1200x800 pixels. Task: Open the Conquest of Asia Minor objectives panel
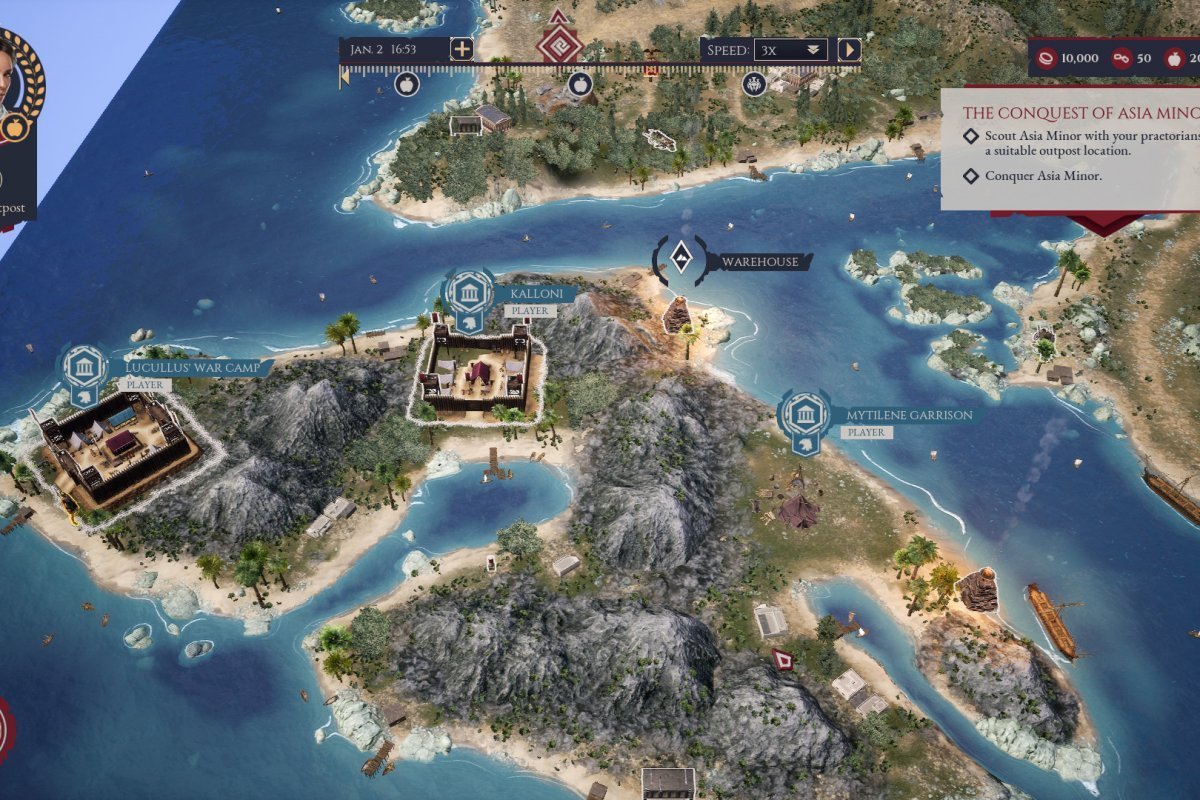pos(1070,114)
